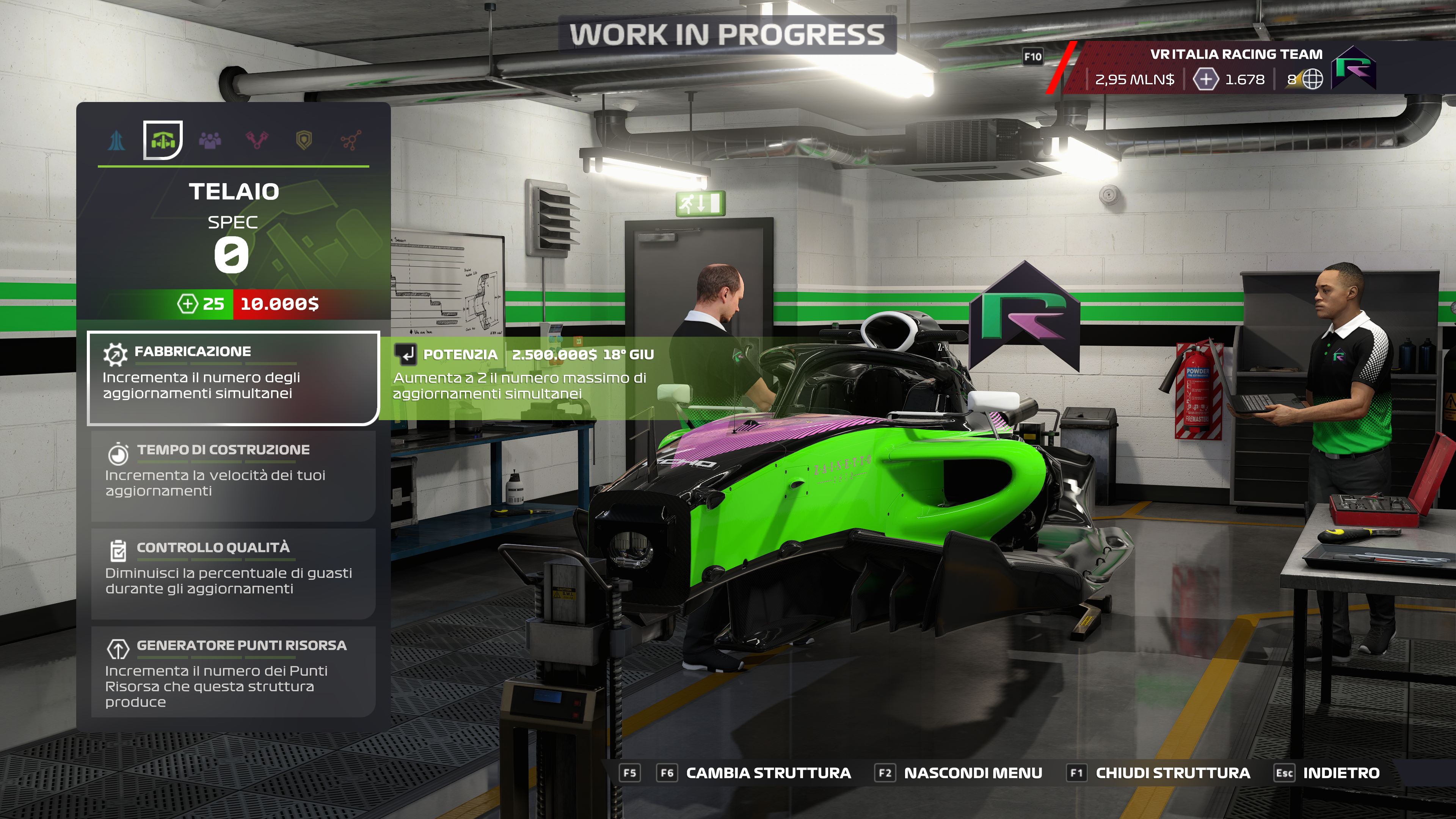This screenshot has height=819, width=1456.
Task: Purchase the Potenzia upgrade for 2.500.000$
Action: (x=523, y=373)
